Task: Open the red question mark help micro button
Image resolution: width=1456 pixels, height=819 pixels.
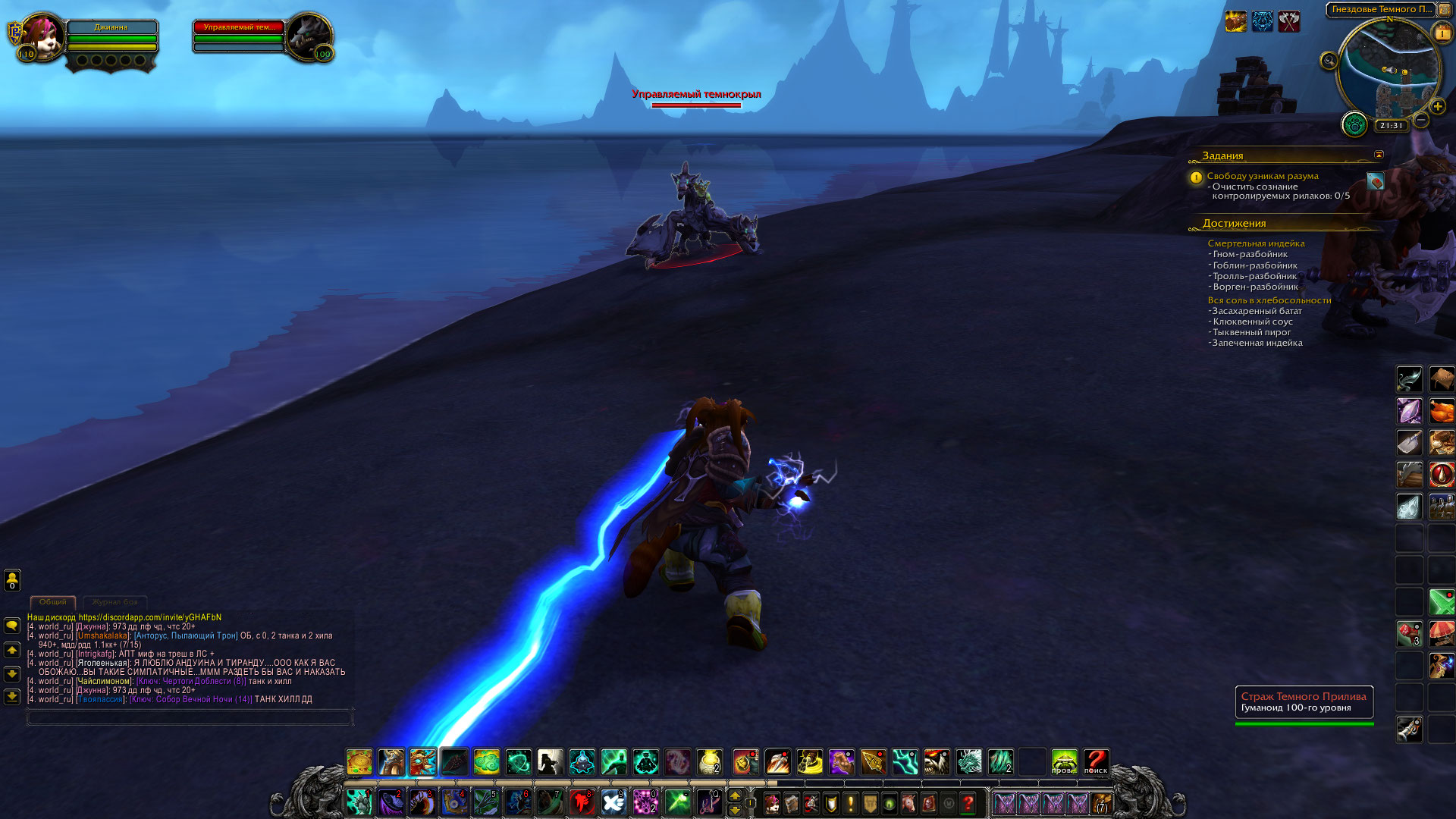Action: point(968,802)
